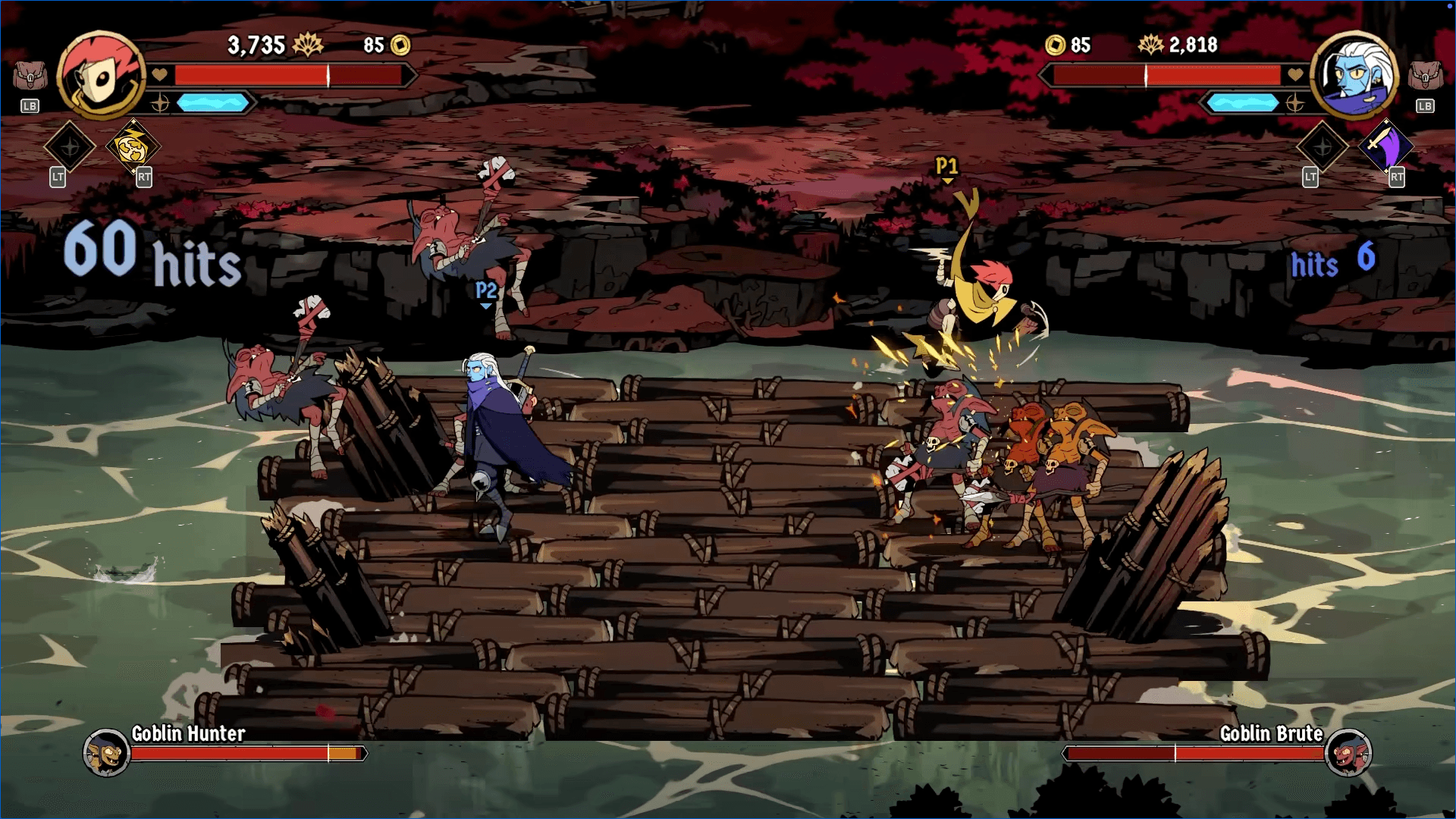This screenshot has width=1456, height=819.
Task: Open the LB inventory bag icon on the left
Action: [x=29, y=76]
